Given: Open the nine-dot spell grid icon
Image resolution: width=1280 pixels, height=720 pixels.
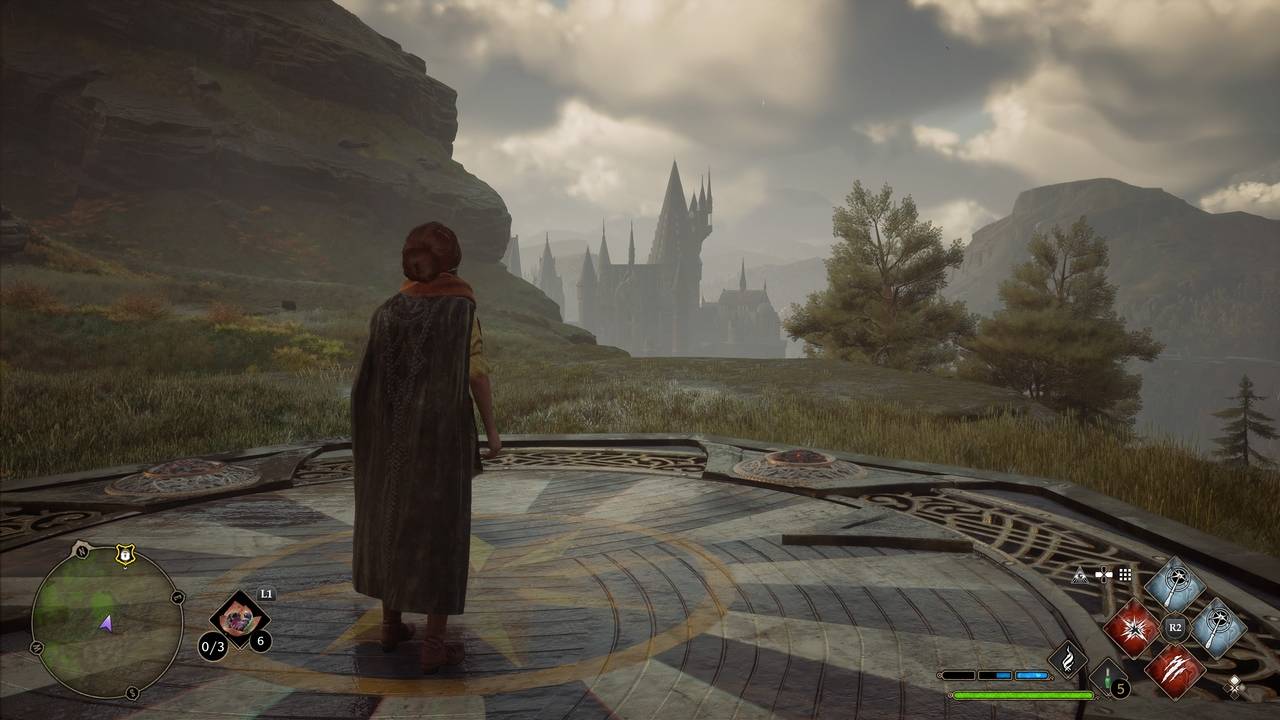Looking at the screenshot, I should (1125, 575).
